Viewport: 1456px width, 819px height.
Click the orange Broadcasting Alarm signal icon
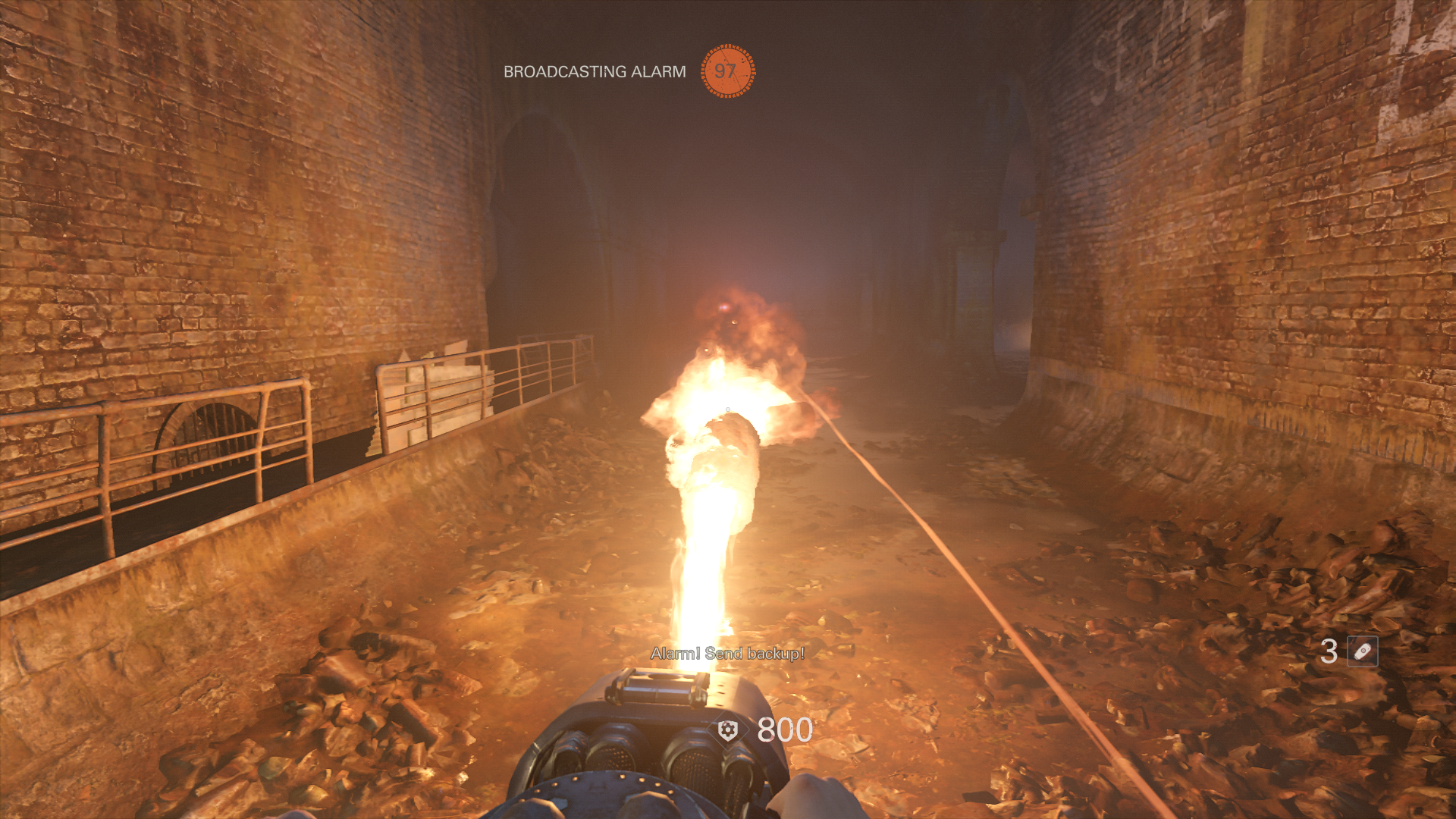[x=727, y=71]
